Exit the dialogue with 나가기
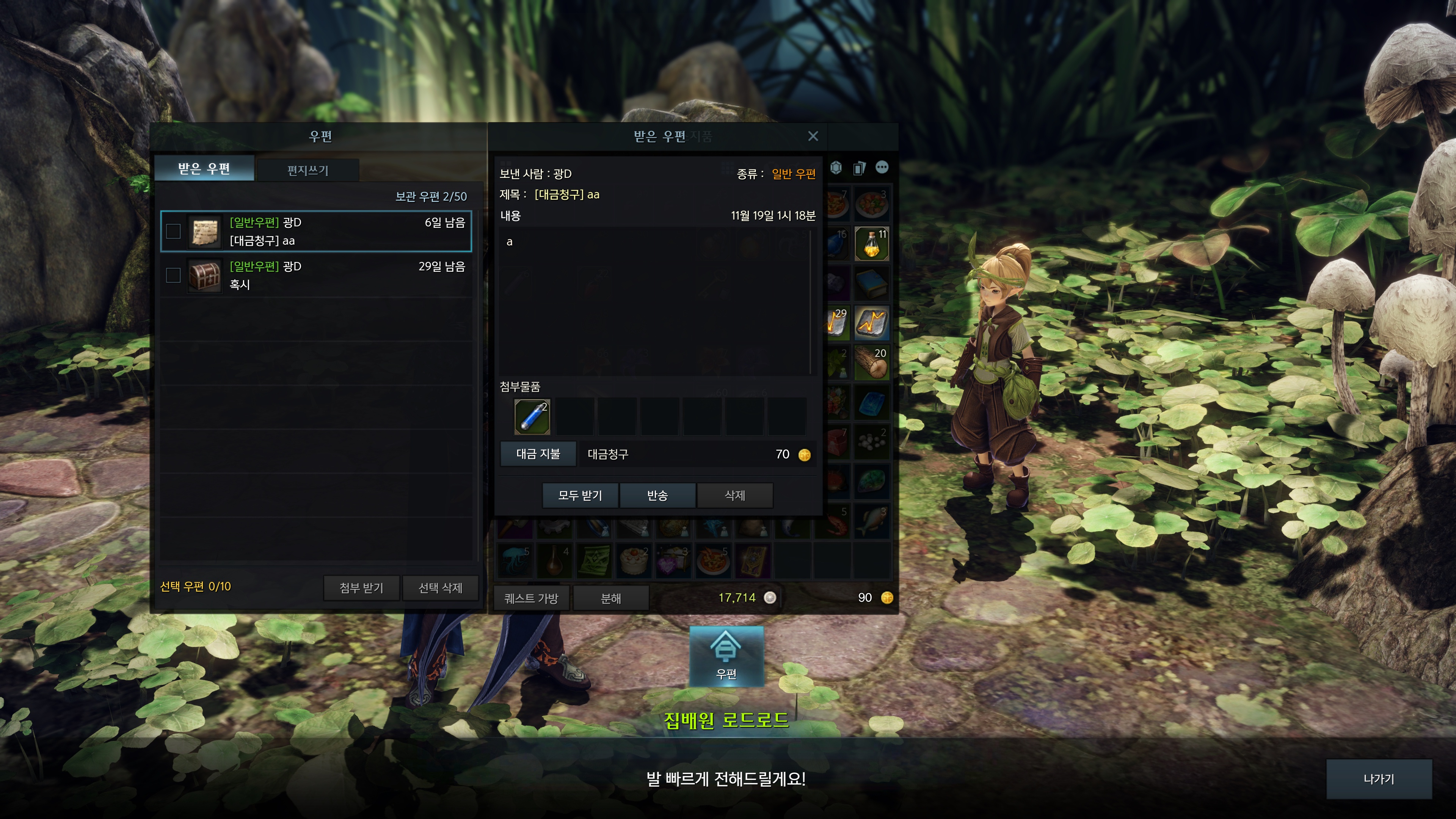The height and width of the screenshot is (819, 1456). click(x=1379, y=779)
